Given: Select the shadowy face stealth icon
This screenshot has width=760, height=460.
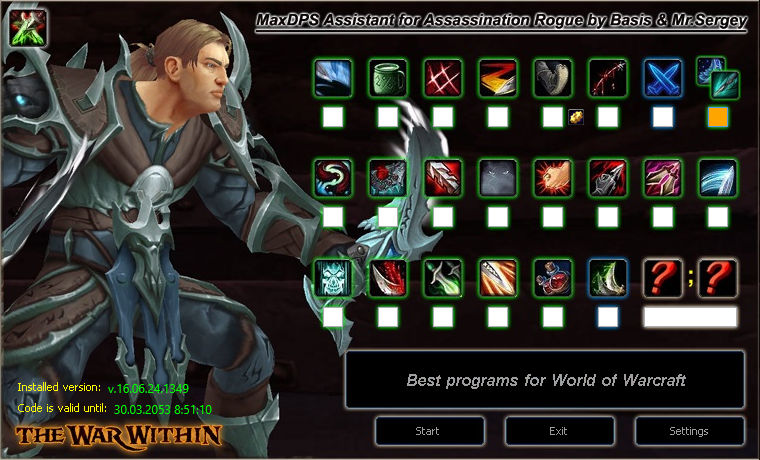Looking at the screenshot, I should tap(497, 177).
